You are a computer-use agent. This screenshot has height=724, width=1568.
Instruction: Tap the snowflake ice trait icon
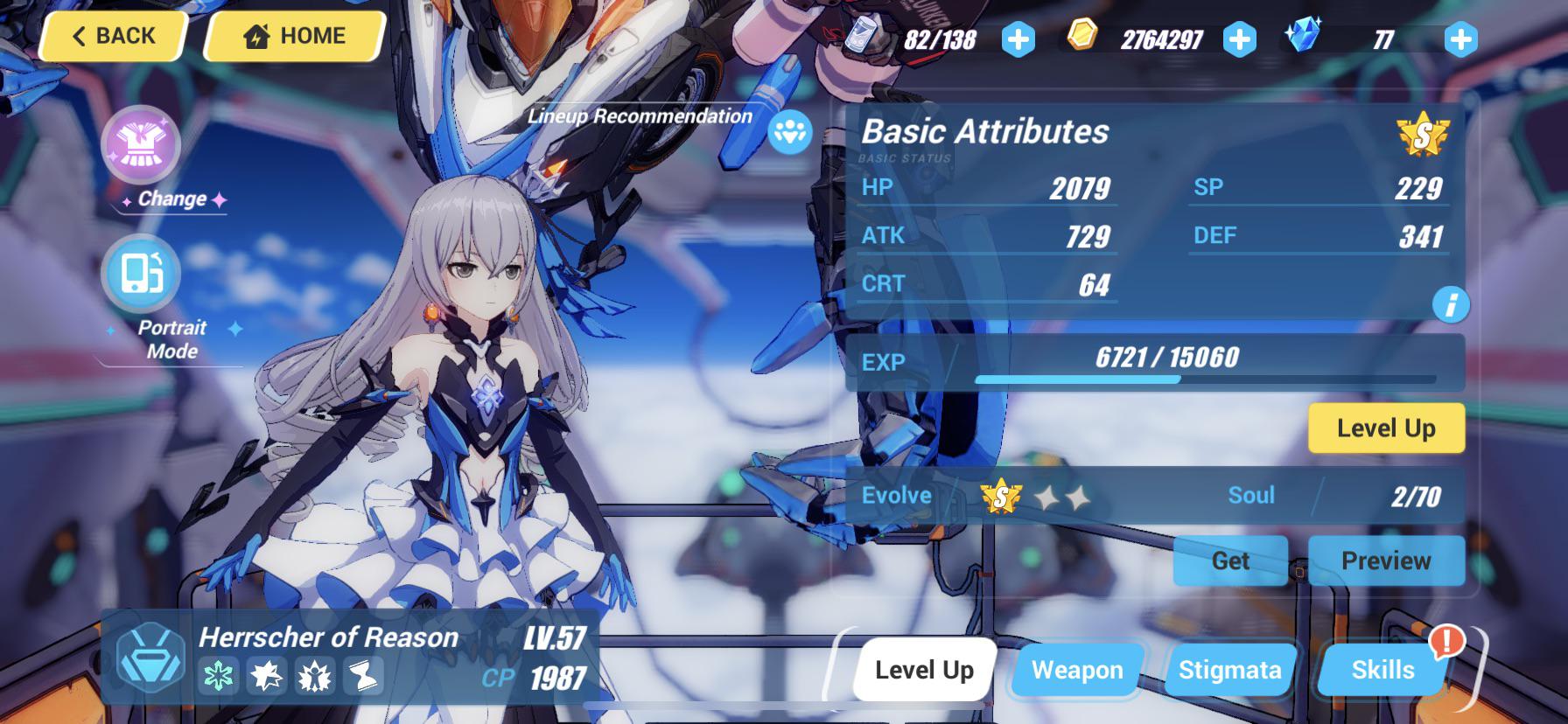tap(218, 677)
